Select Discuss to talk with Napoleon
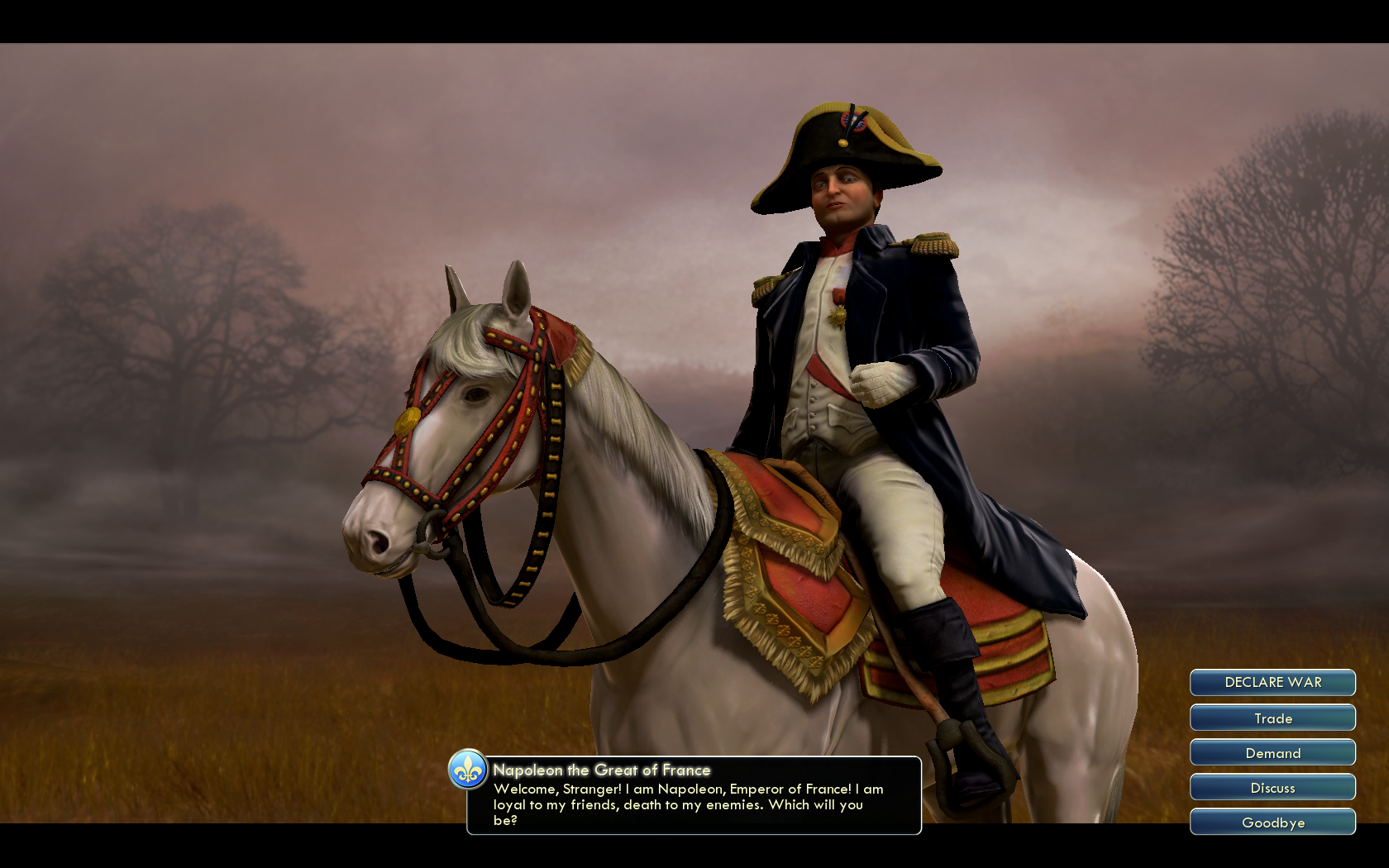The image size is (1389, 868). 1272,788
